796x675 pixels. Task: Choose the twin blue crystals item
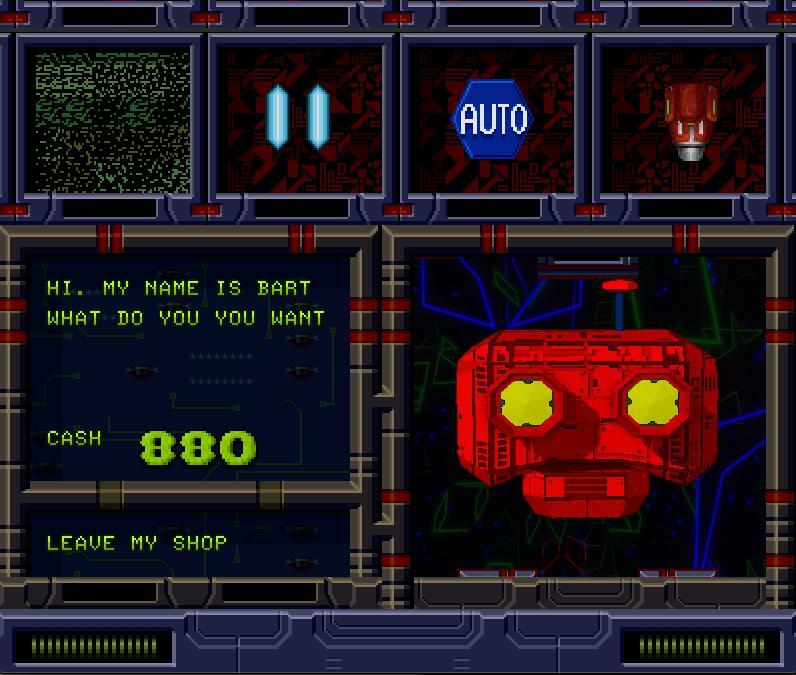click(298, 117)
